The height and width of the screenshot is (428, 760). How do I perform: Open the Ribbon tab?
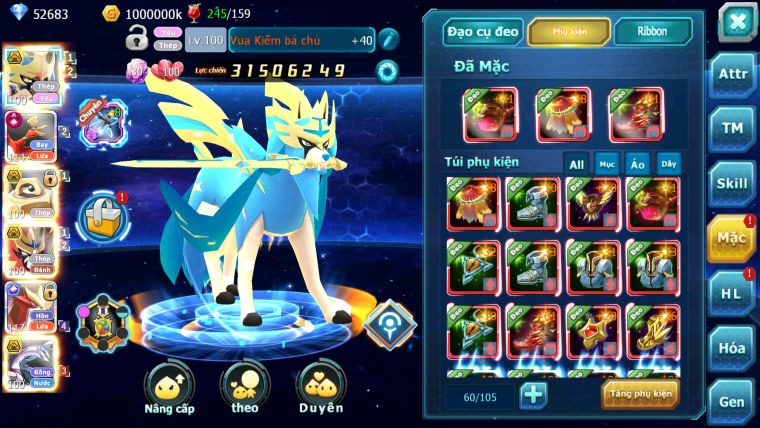tap(652, 32)
